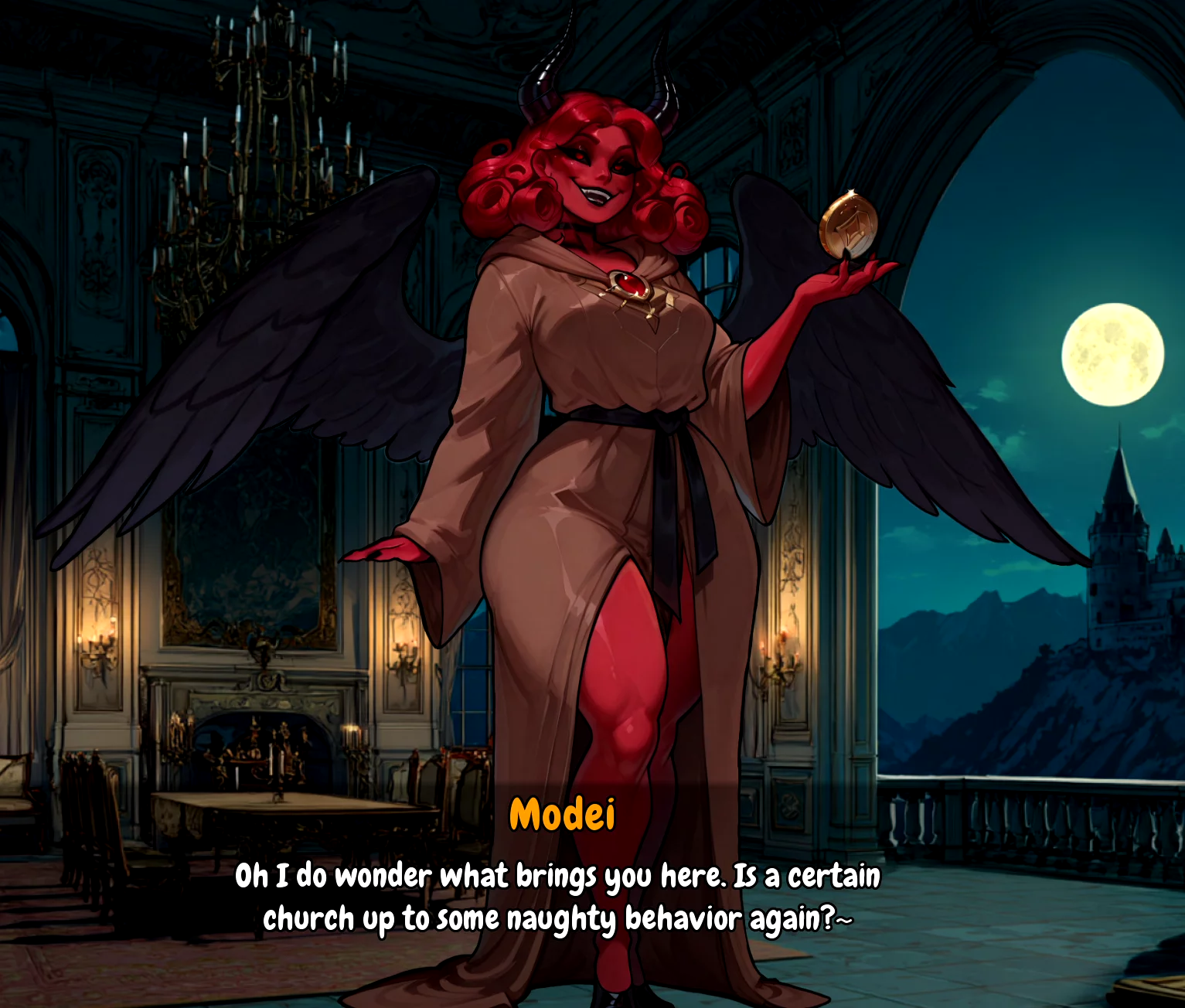Advance Modei's dialogue text box
The width and height of the screenshot is (1185, 1008).
coord(557,897)
